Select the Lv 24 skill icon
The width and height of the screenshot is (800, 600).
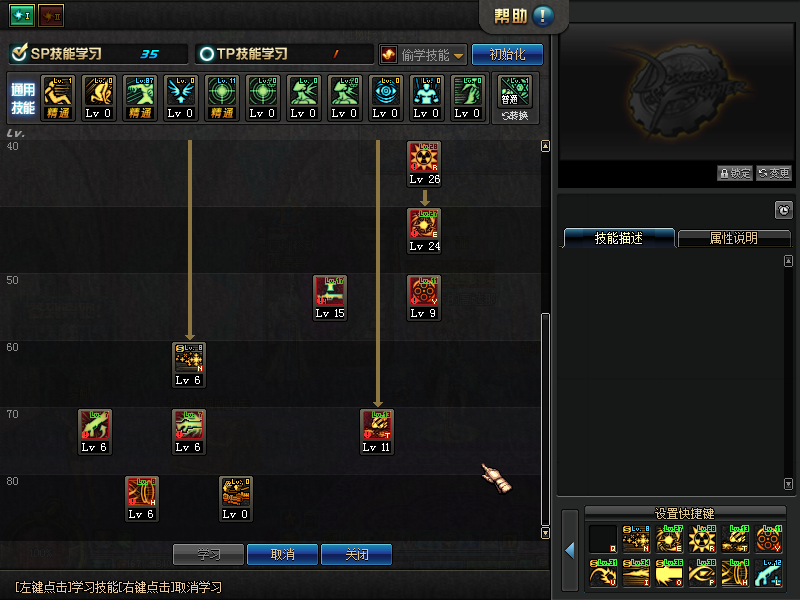tap(424, 225)
